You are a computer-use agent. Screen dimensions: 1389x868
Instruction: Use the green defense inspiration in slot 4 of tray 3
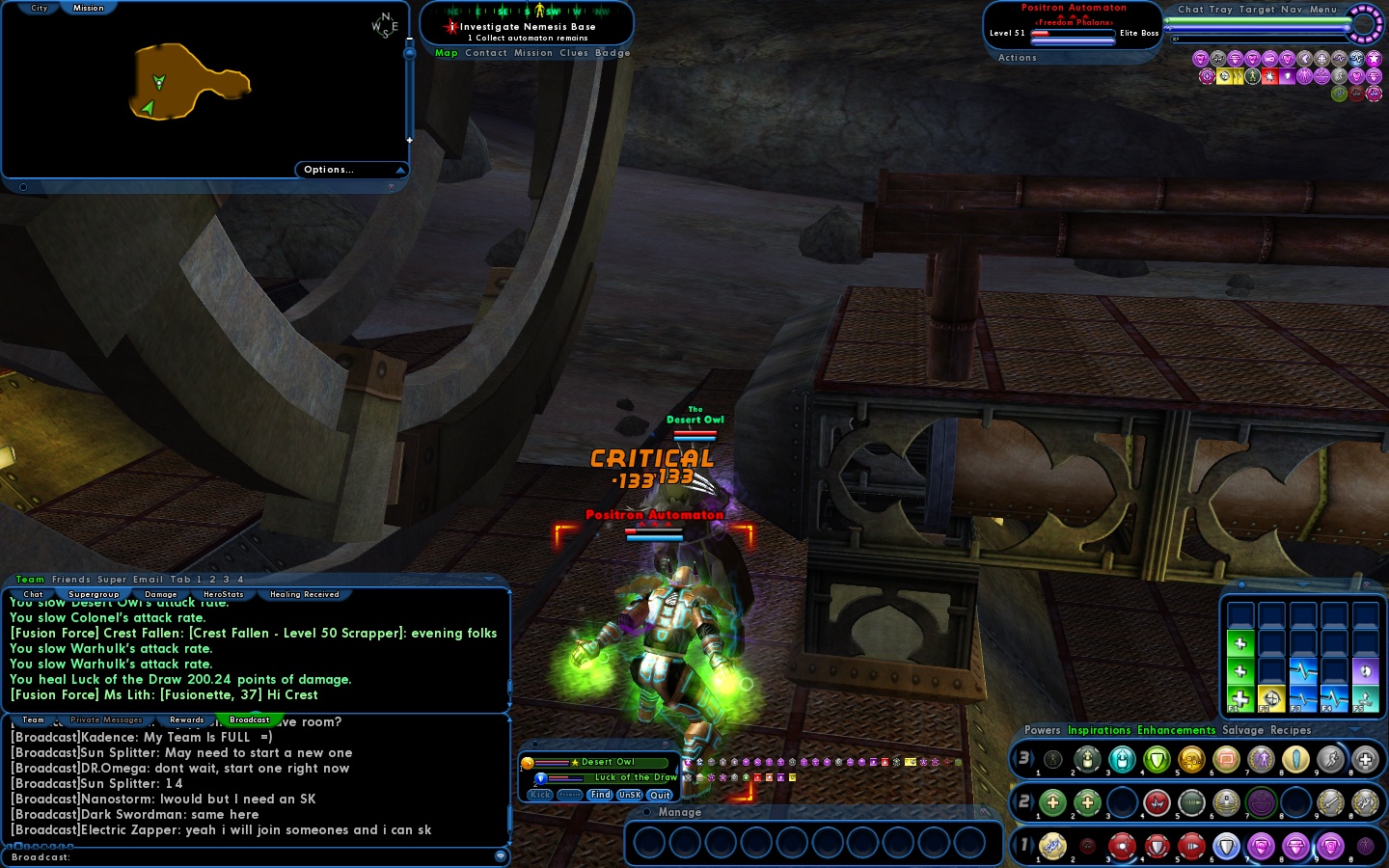click(1157, 759)
